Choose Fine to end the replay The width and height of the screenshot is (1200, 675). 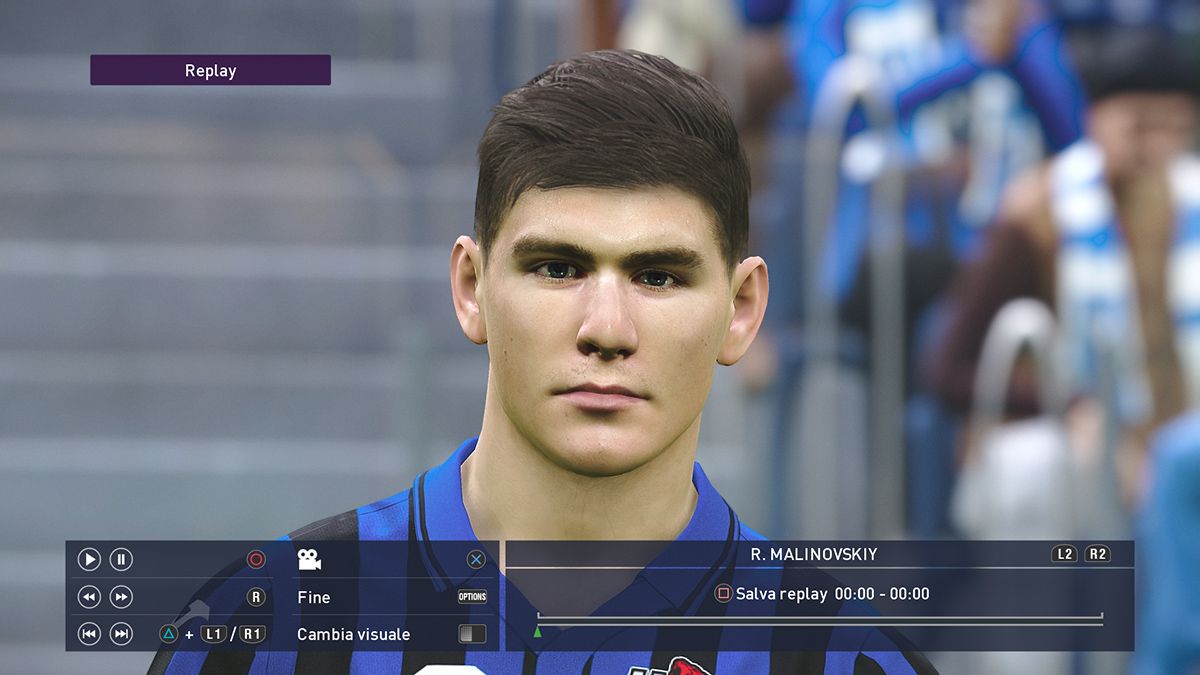314,597
